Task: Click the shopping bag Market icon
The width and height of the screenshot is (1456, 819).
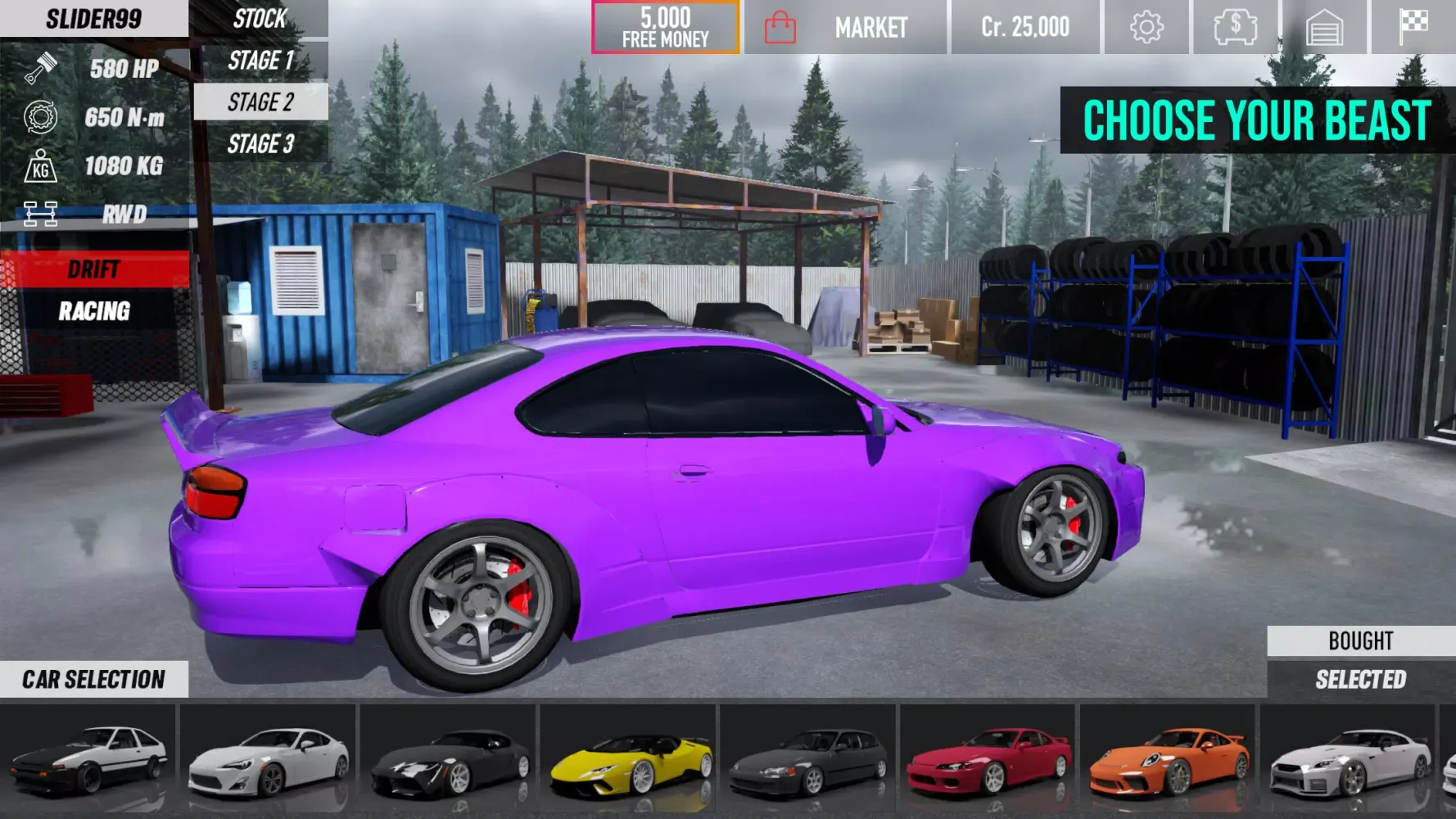Action: 779,25
